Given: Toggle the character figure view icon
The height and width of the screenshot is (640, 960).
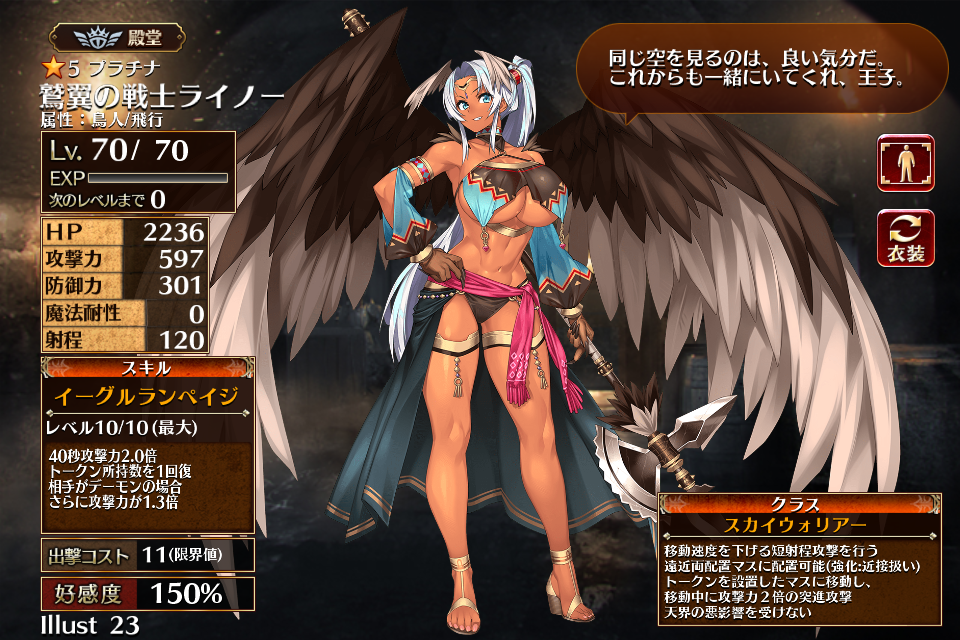Looking at the screenshot, I should click(905, 163).
